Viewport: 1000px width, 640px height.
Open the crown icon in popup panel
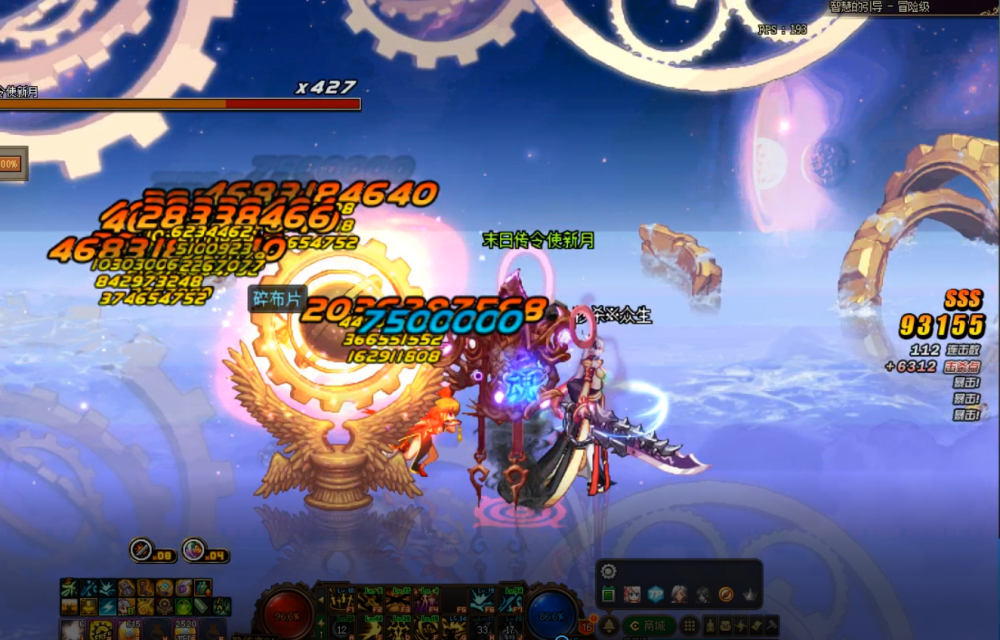tap(749, 594)
